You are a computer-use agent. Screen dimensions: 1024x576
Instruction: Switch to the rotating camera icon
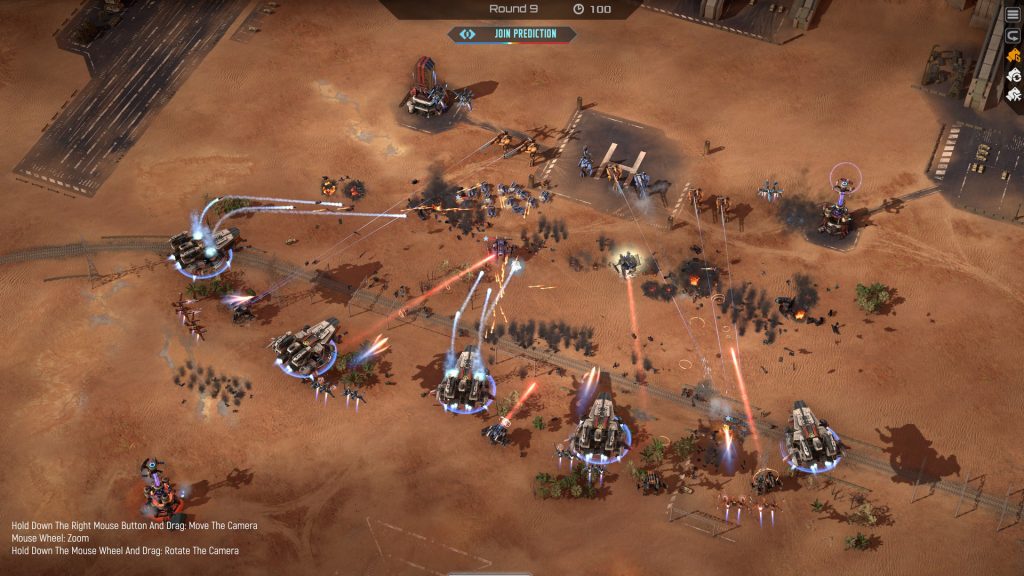tap(1013, 74)
